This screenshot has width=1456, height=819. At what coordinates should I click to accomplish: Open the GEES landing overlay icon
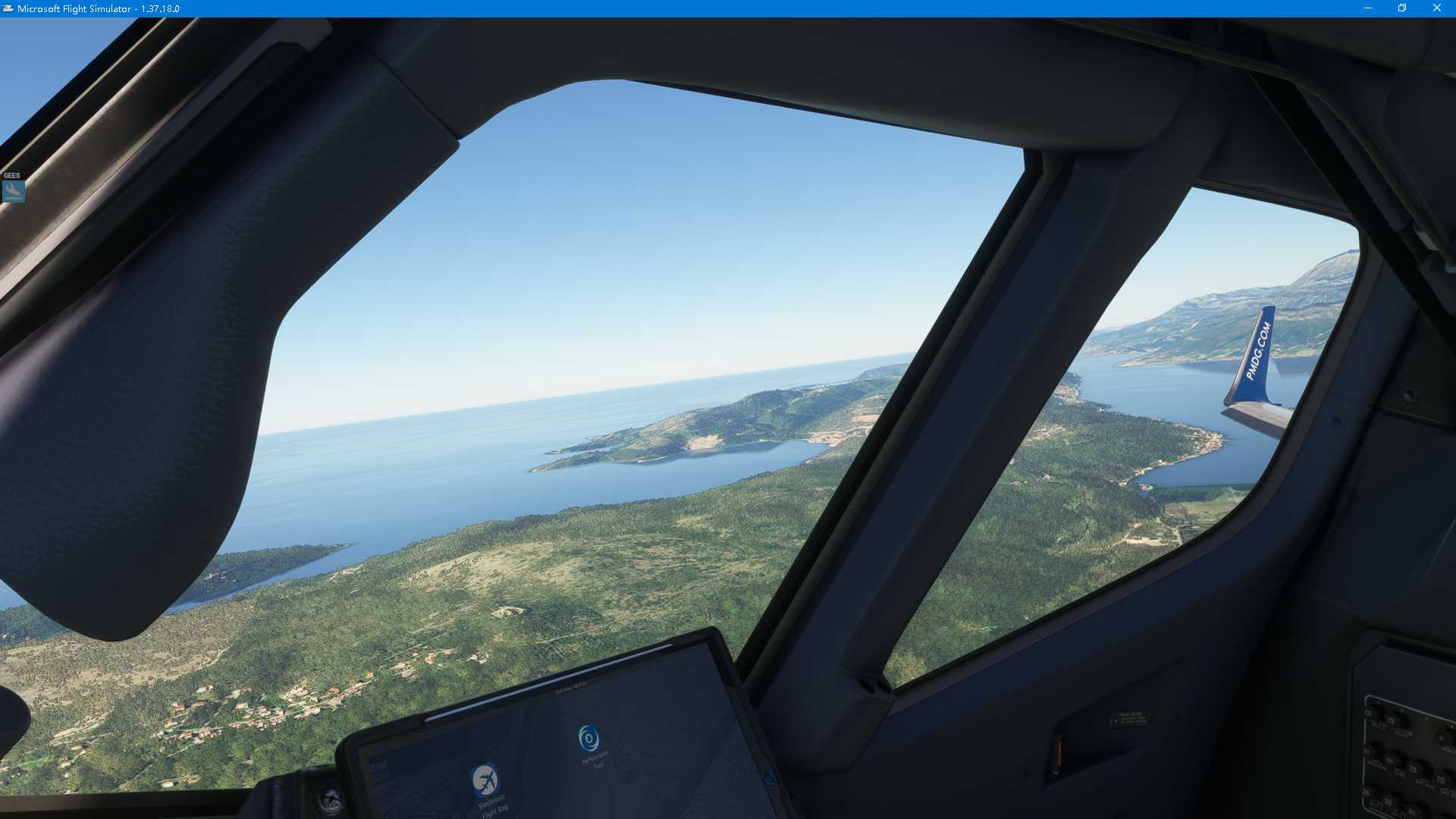coord(14,190)
